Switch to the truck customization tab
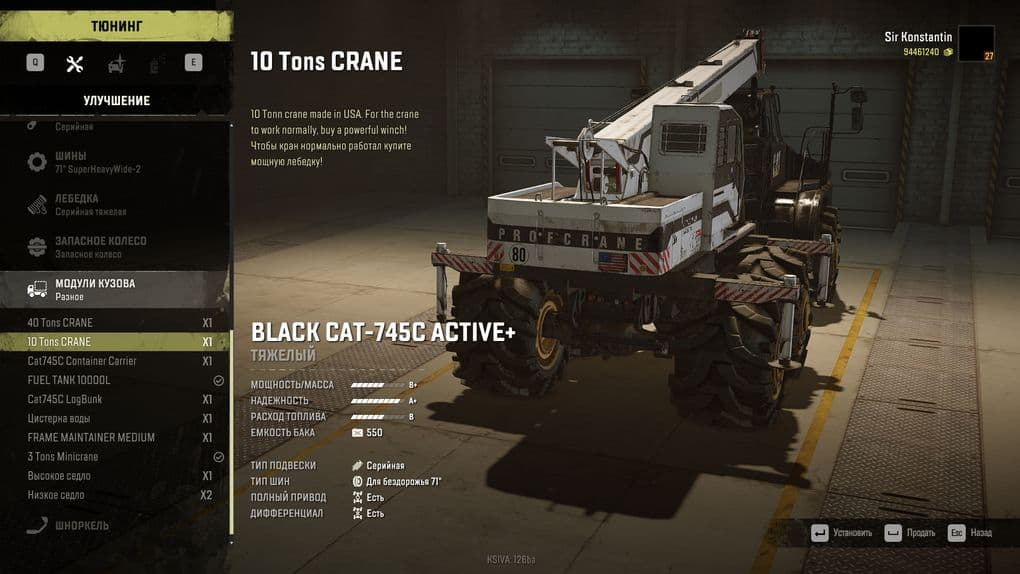The height and width of the screenshot is (574, 1020). point(117,64)
